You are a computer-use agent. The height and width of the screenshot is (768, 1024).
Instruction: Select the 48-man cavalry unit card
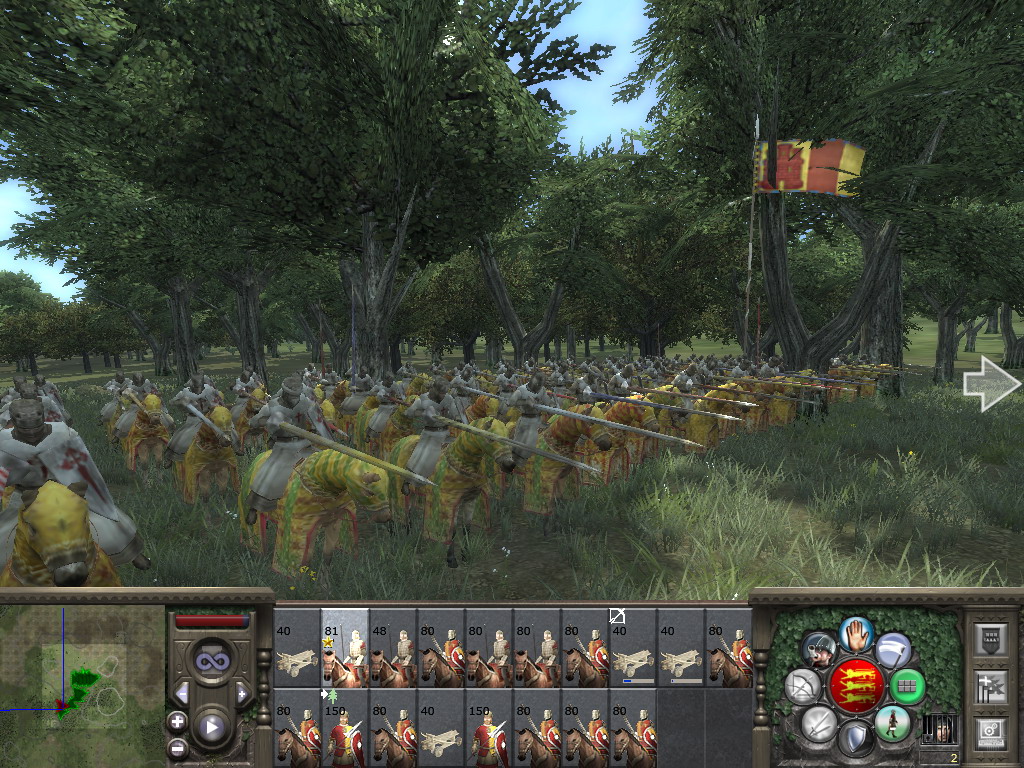(393, 647)
